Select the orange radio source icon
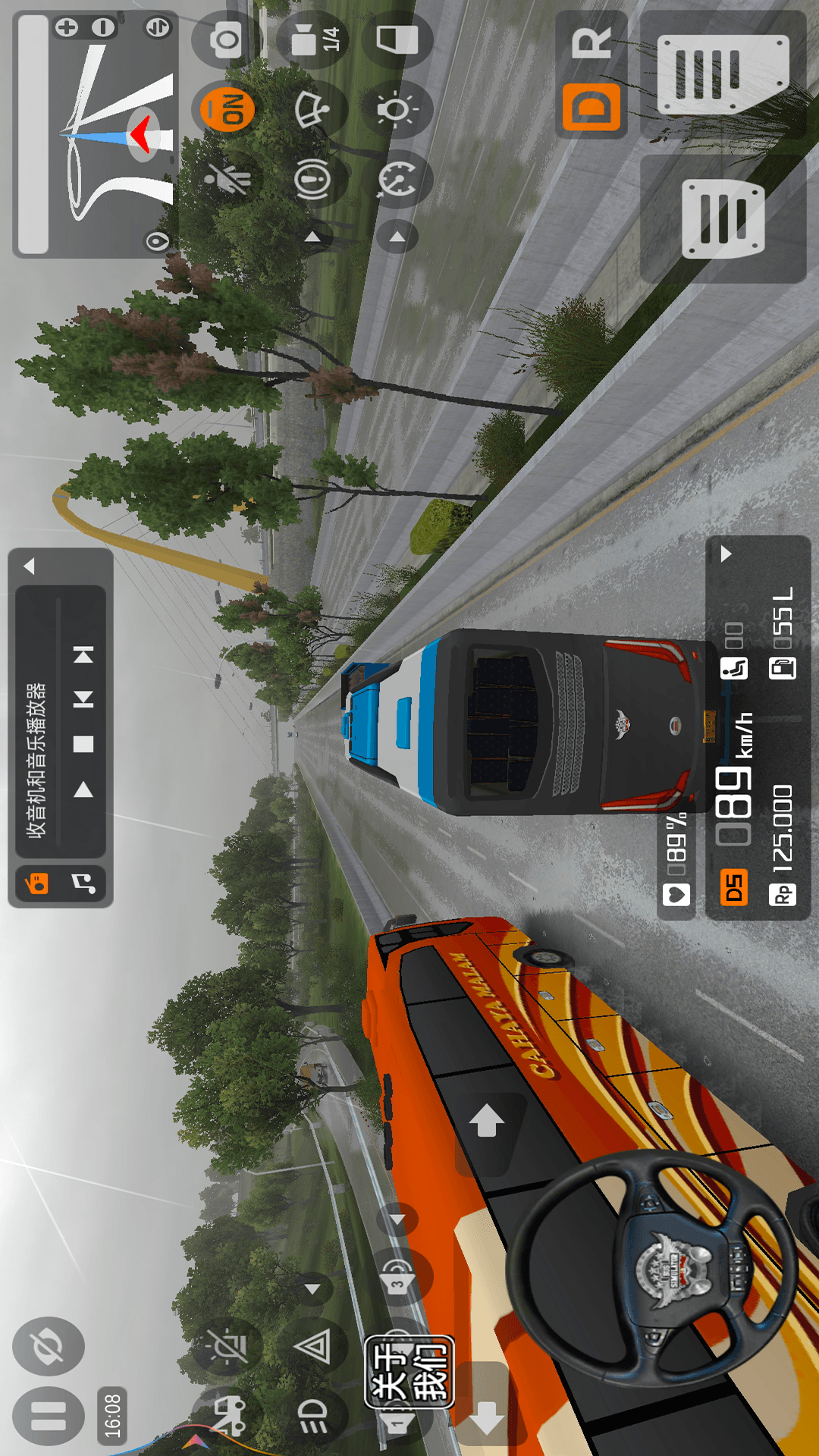 [x=36, y=883]
